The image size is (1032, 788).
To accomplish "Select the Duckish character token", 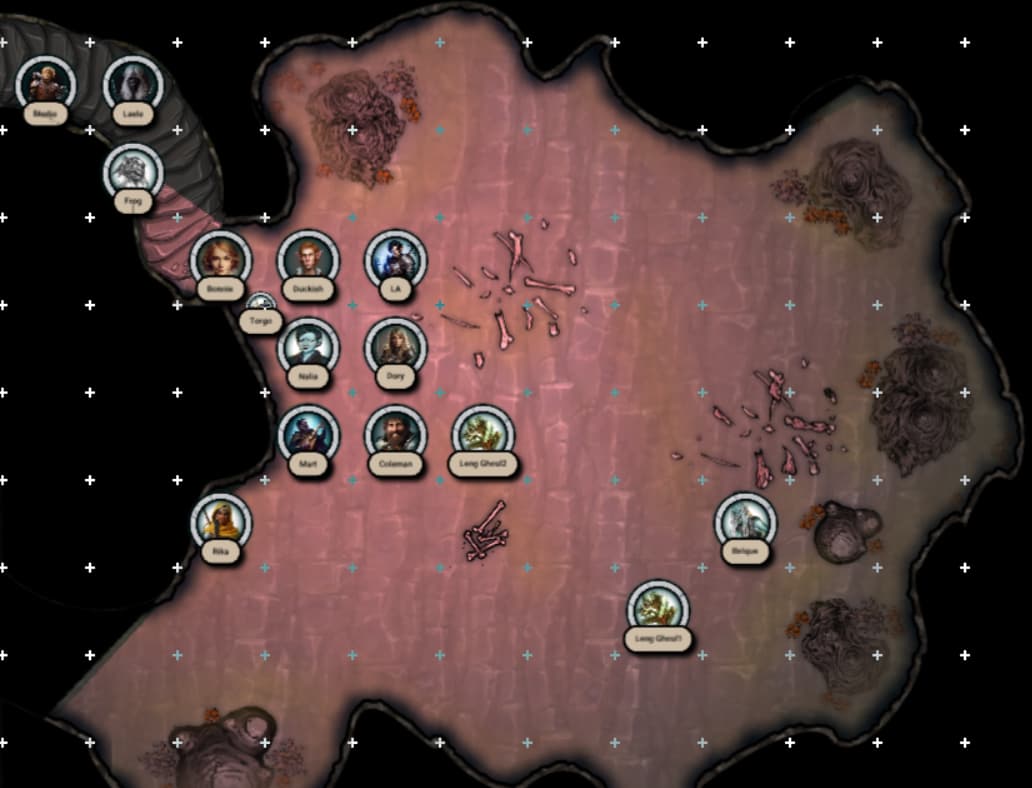I will click(308, 259).
